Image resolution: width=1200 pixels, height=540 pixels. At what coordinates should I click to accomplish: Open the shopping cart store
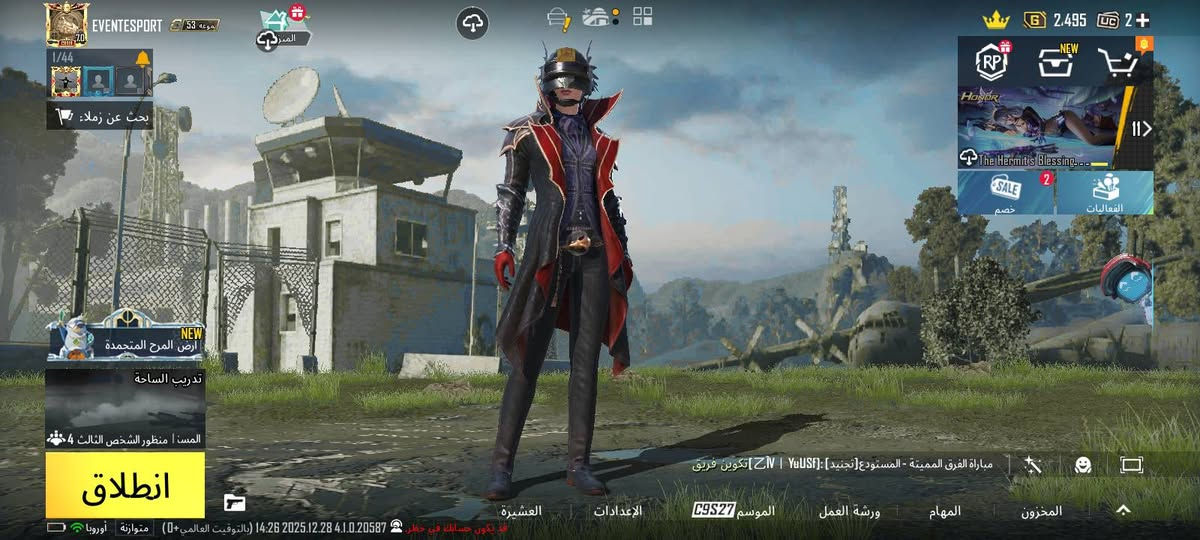[x=1120, y=63]
